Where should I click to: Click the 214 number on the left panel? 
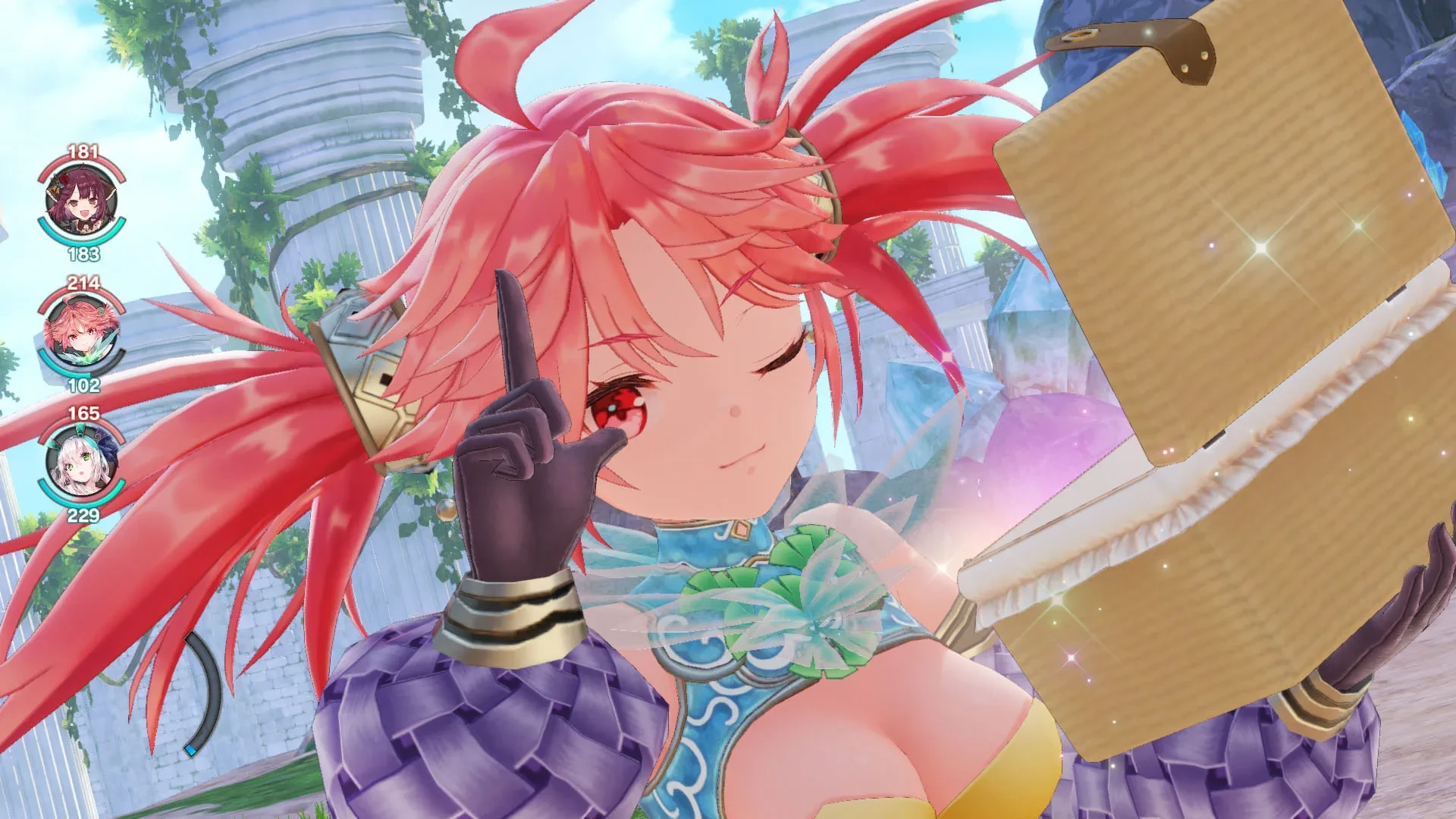click(83, 281)
